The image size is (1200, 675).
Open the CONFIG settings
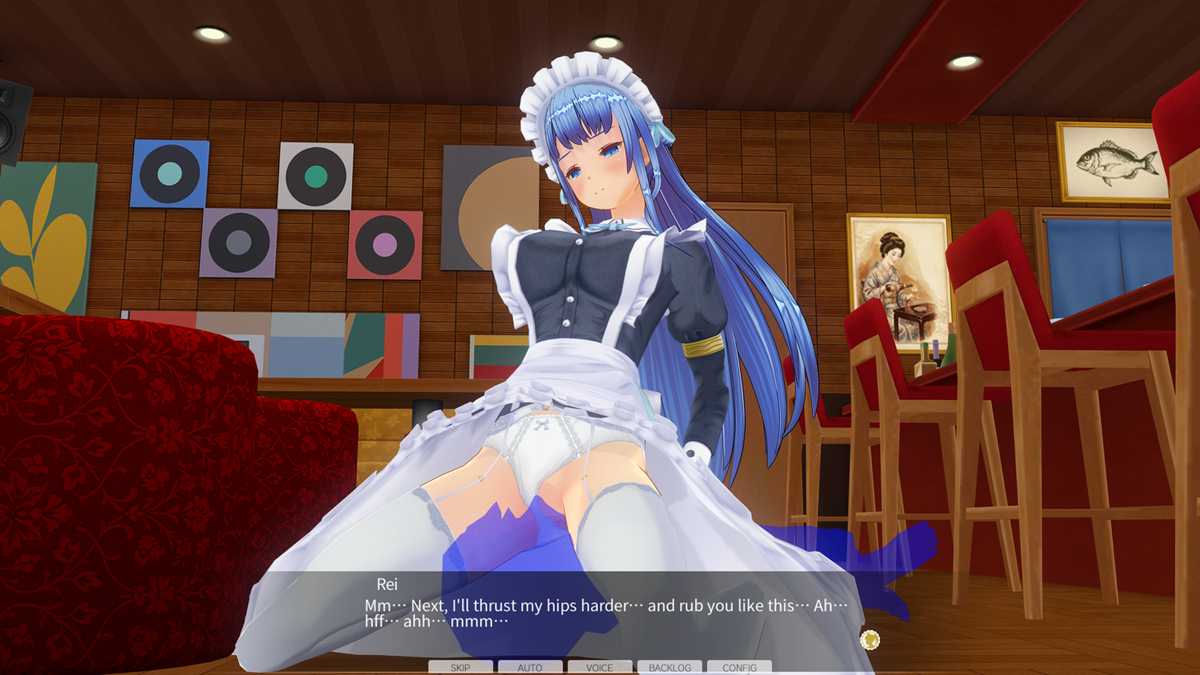(739, 667)
